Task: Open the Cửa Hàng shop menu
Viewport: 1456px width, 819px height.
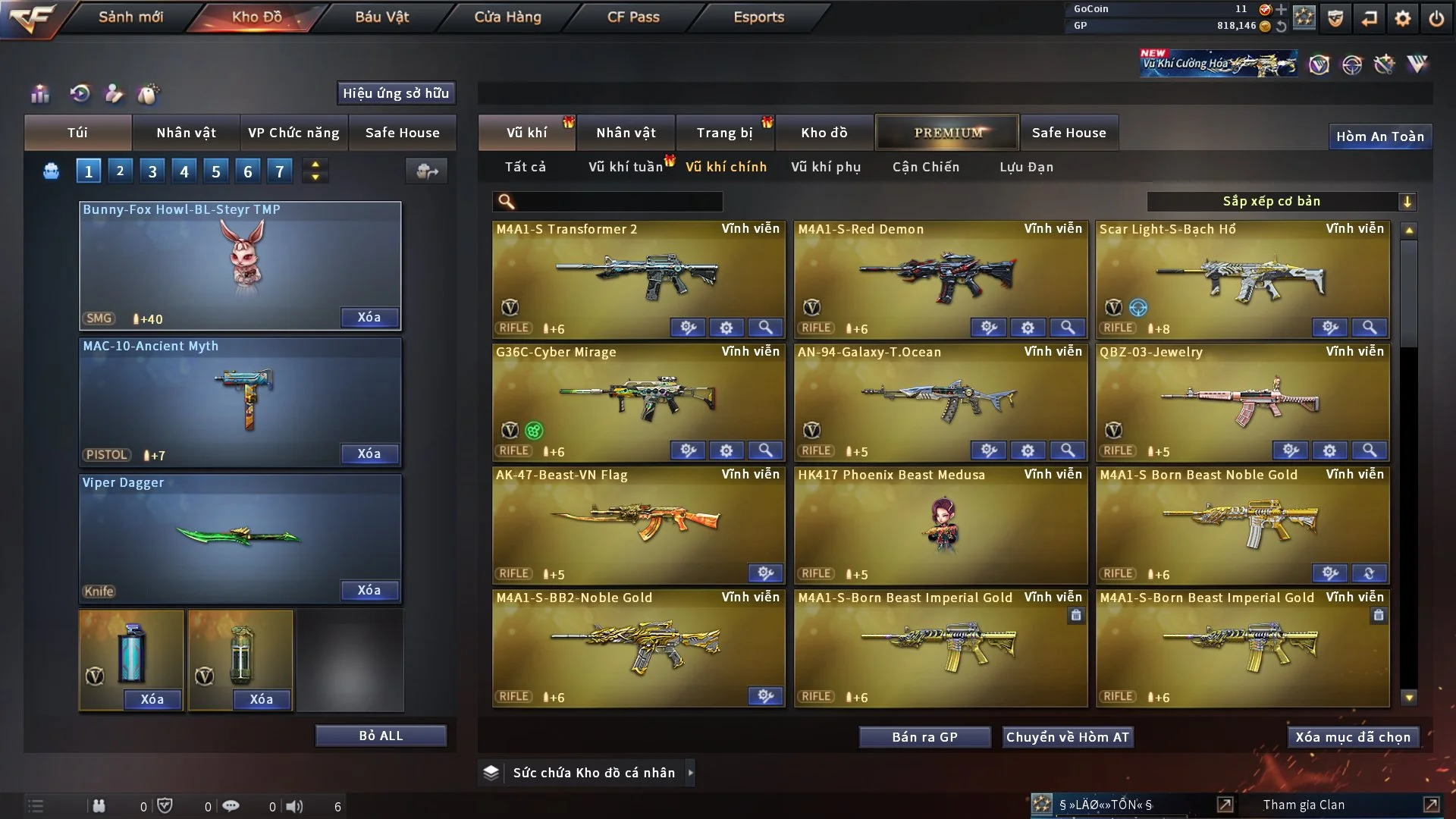Action: pos(507,17)
